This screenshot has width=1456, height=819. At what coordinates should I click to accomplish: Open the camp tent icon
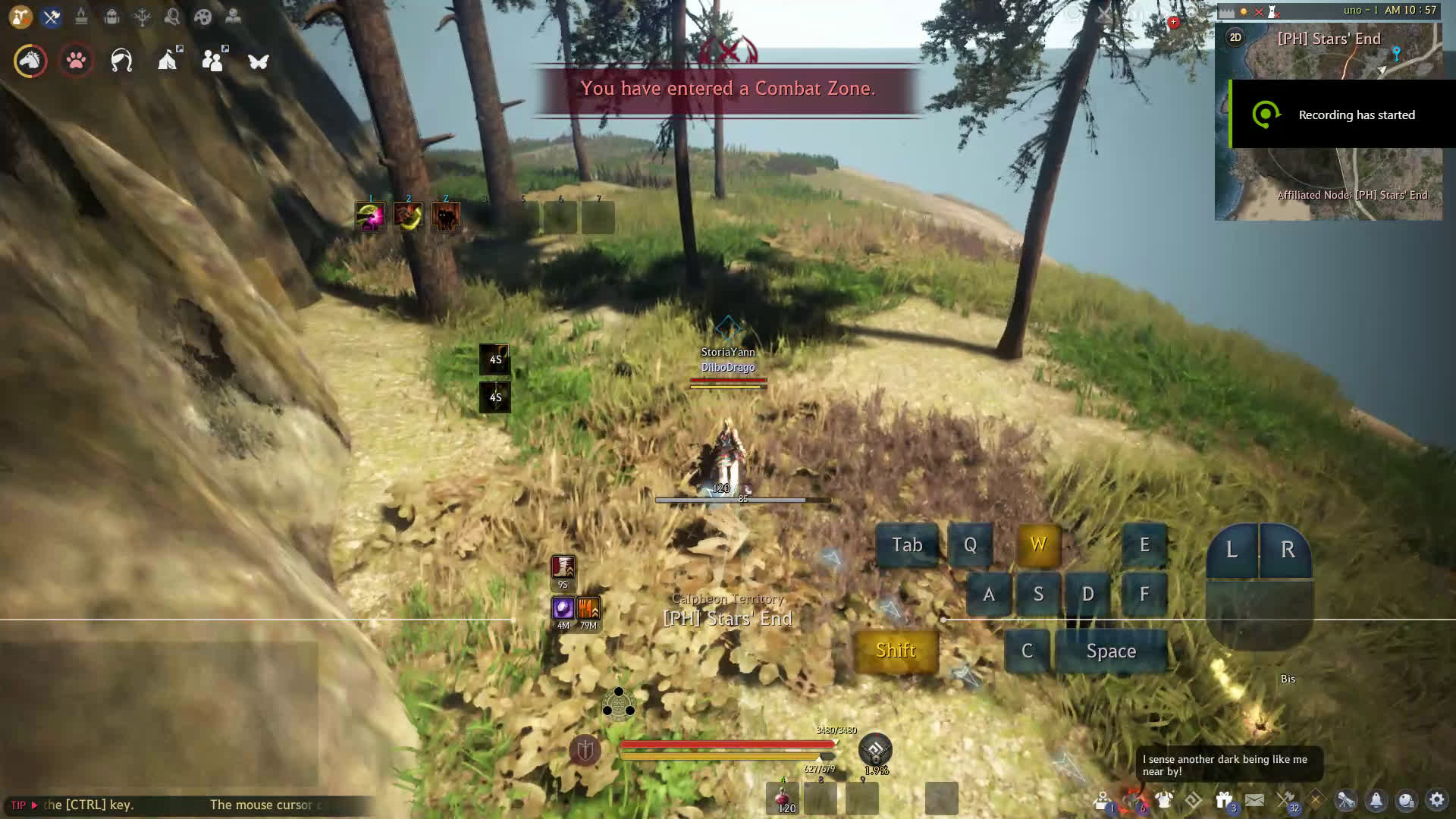pos(168,61)
